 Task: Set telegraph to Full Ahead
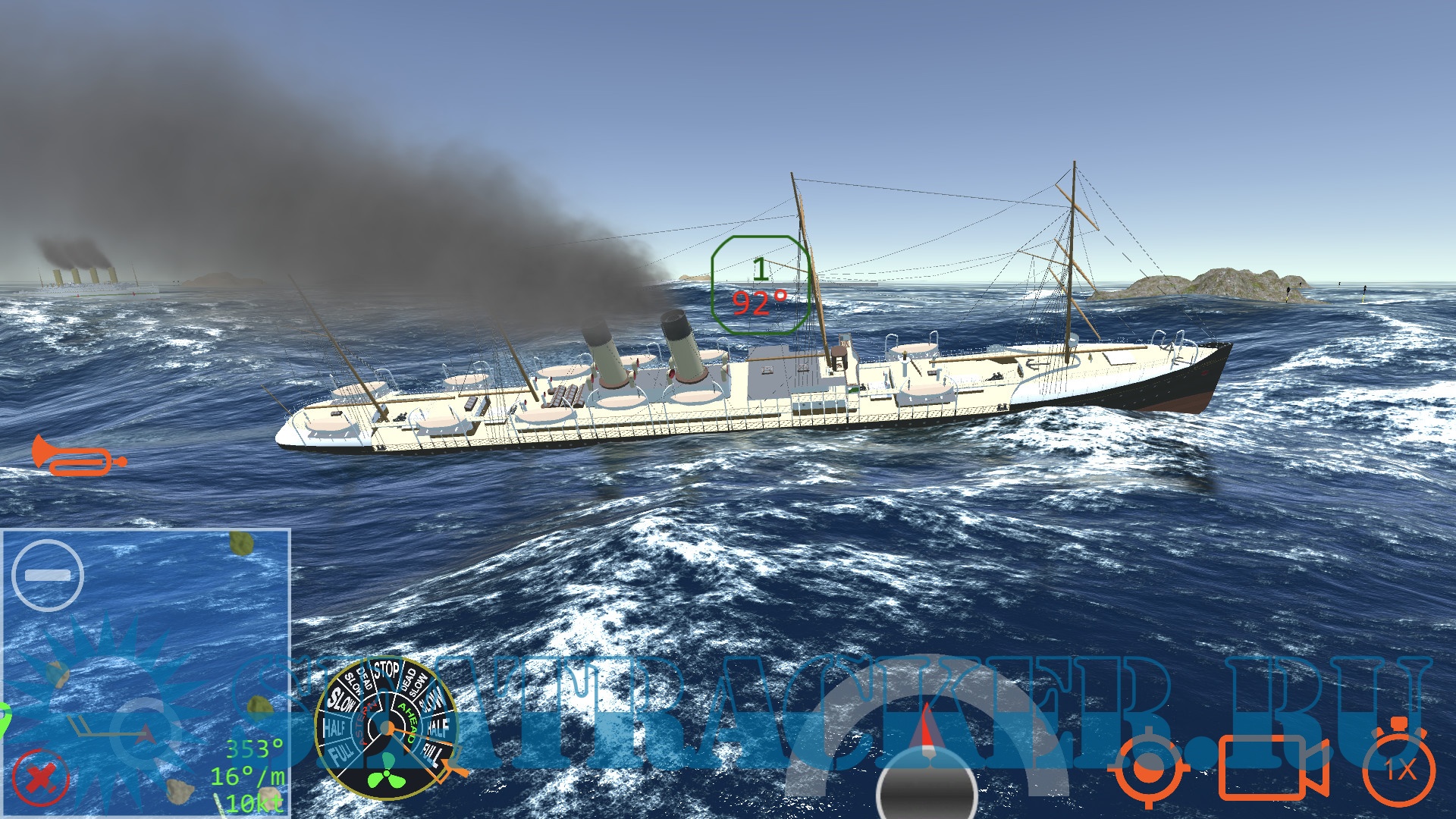pos(432,752)
